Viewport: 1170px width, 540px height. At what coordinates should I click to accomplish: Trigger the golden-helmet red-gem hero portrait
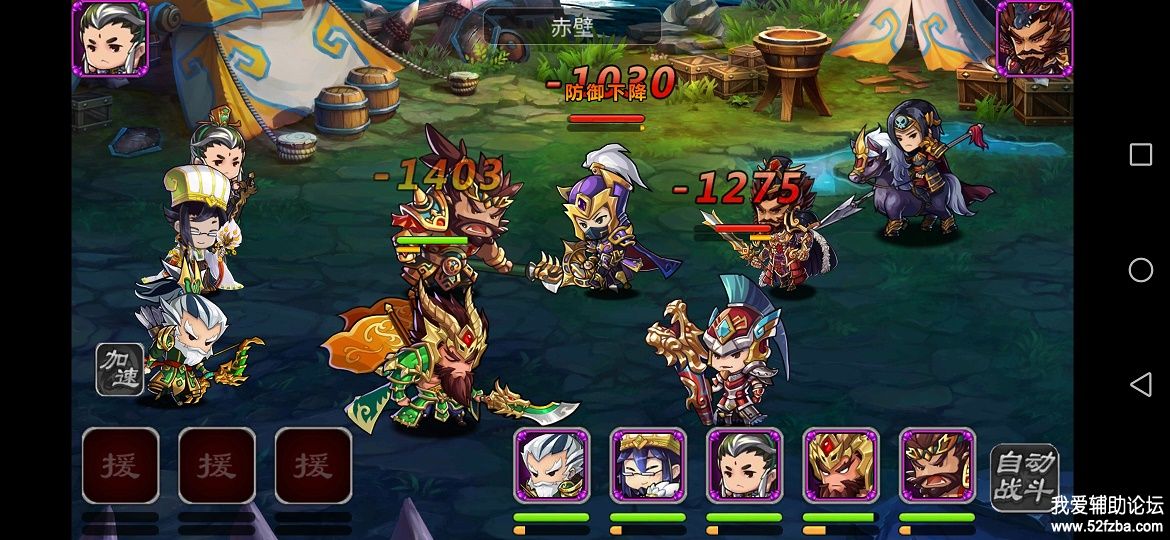(x=840, y=465)
